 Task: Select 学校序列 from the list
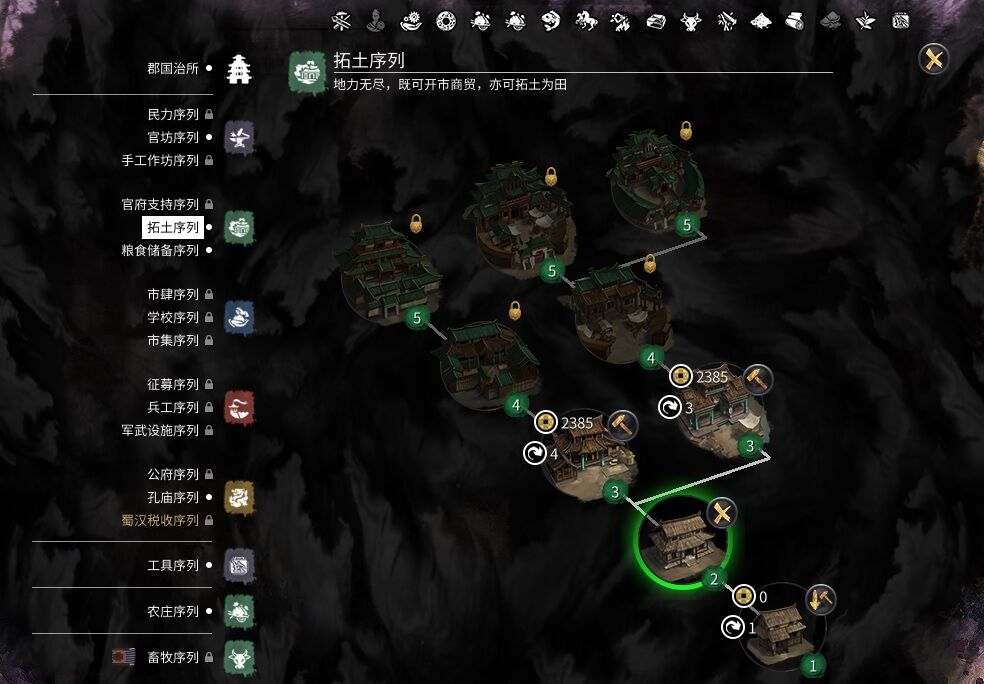[173, 317]
